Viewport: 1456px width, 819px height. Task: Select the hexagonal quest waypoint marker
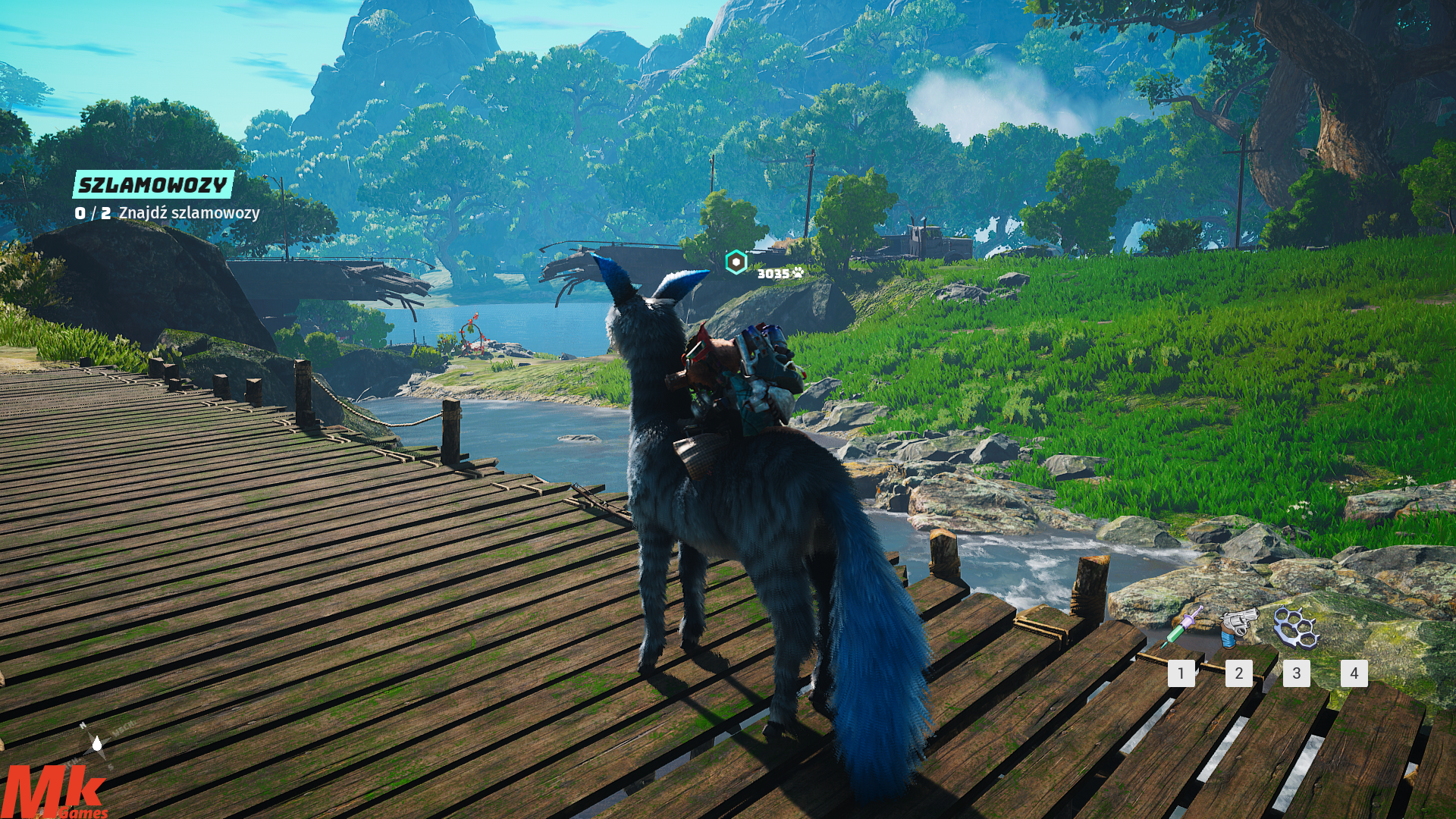(x=736, y=262)
